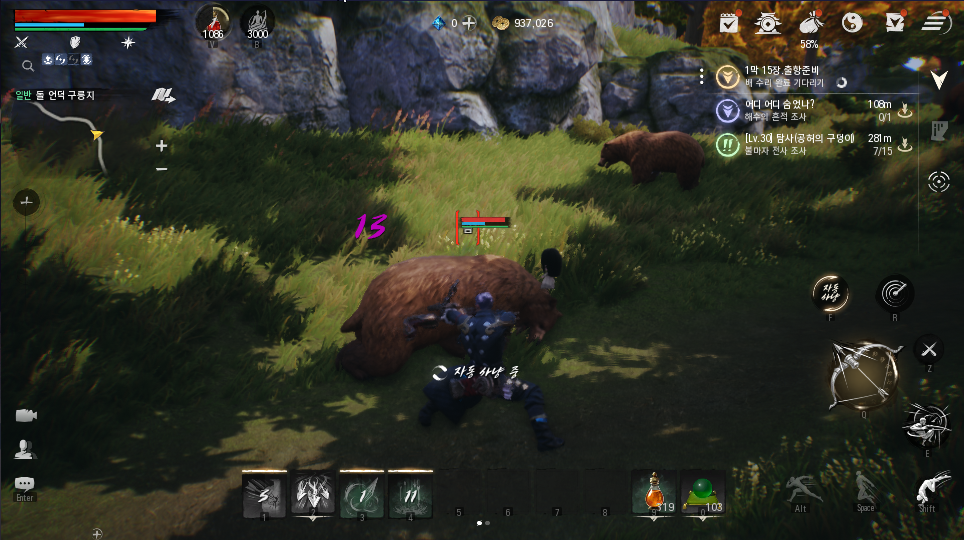Click the magnifier icon beside buff icons
The height and width of the screenshot is (540, 964).
(x=28, y=65)
